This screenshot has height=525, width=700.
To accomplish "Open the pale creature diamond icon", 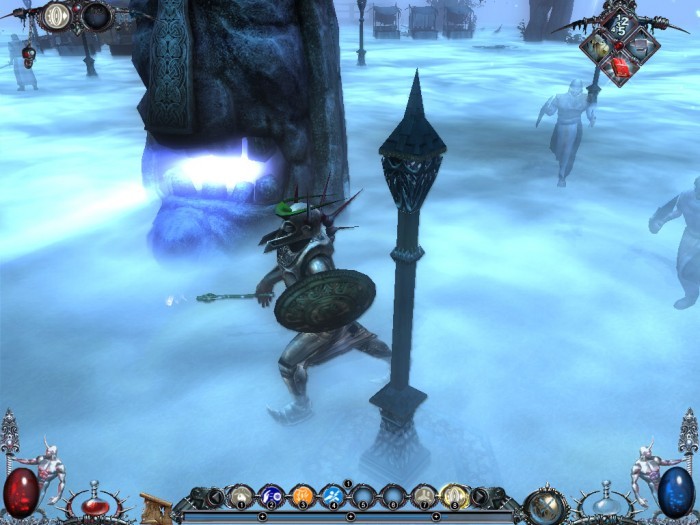I will point(598,44).
